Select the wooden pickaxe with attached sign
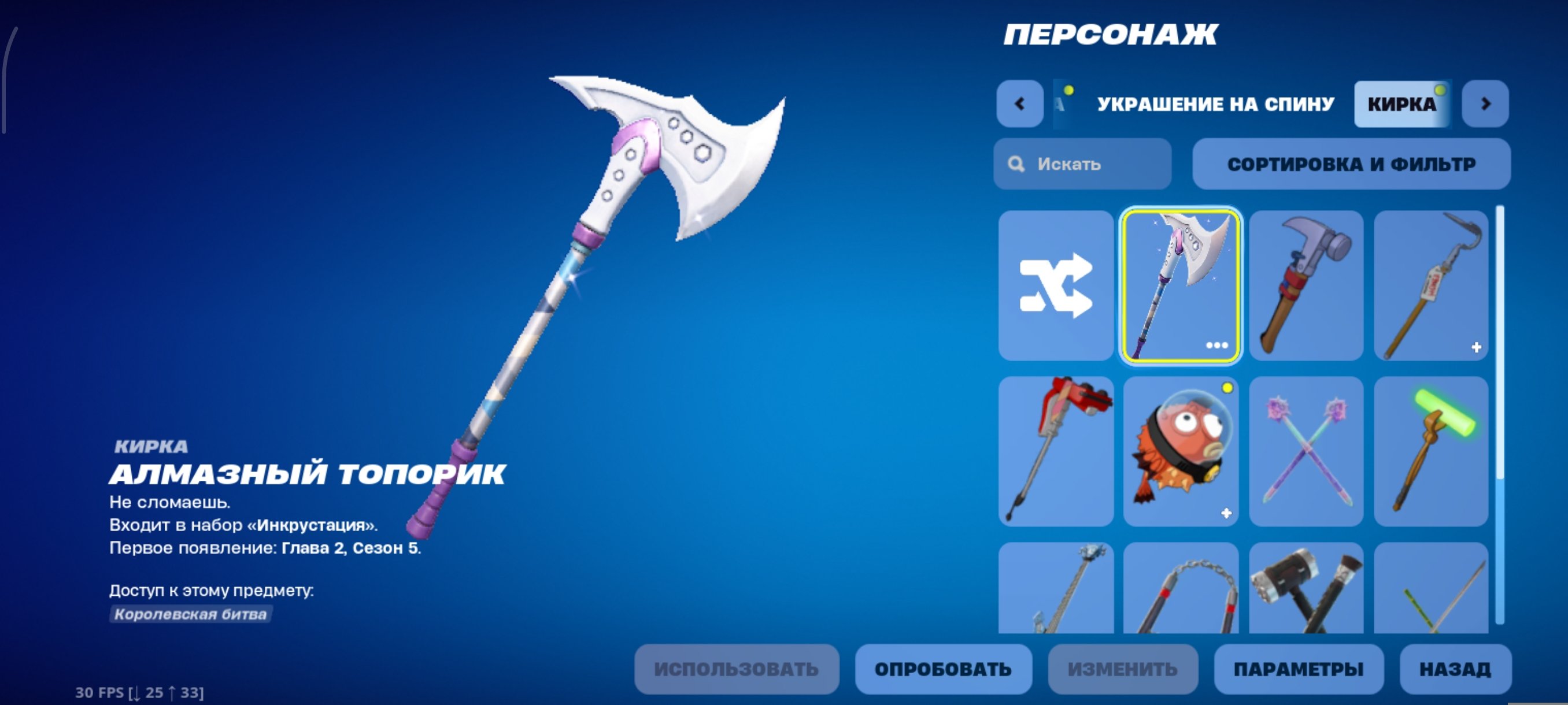The width and height of the screenshot is (1568, 705). (x=1430, y=287)
